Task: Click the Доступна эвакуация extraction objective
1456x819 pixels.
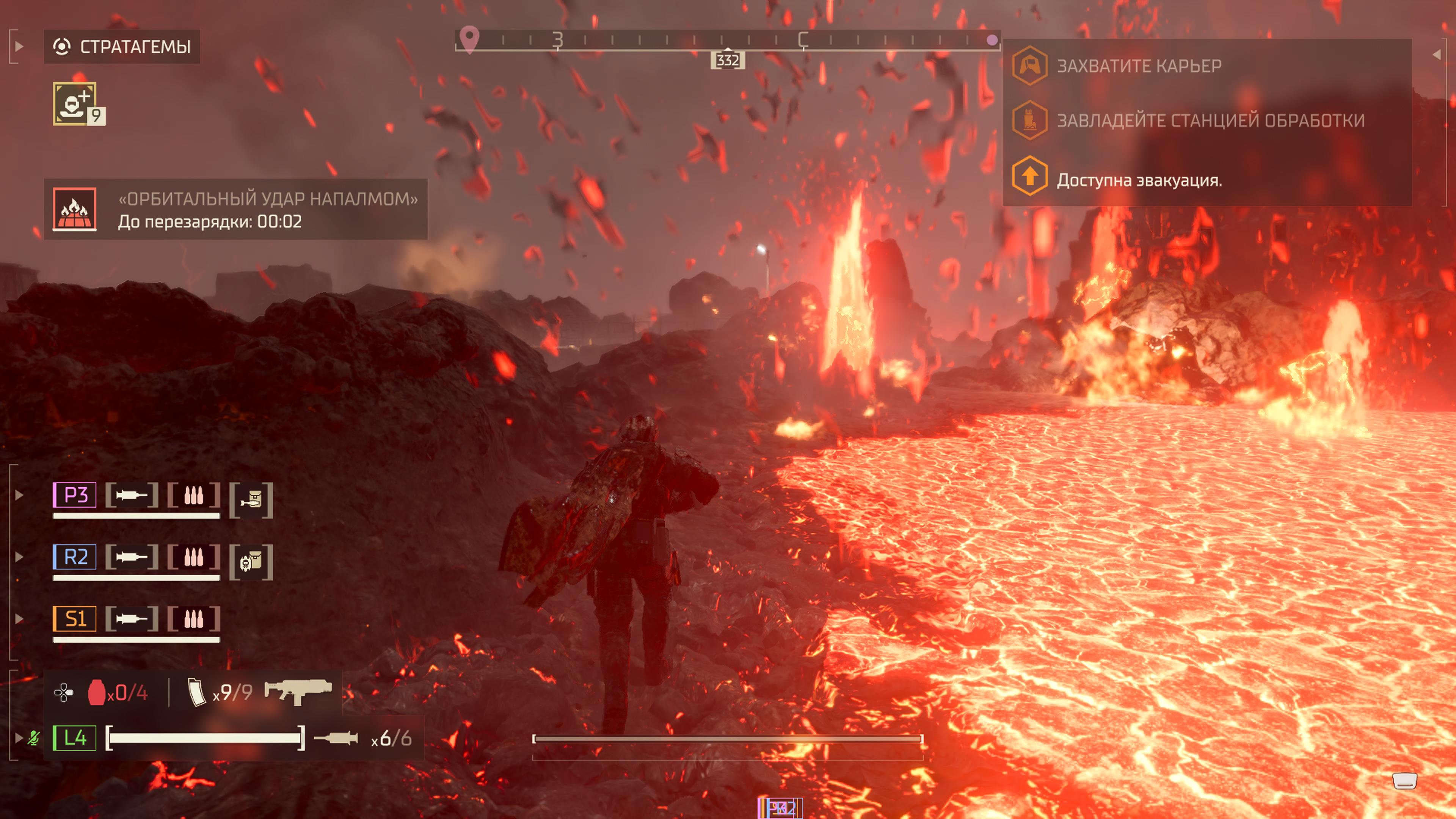Action: click(x=1138, y=180)
